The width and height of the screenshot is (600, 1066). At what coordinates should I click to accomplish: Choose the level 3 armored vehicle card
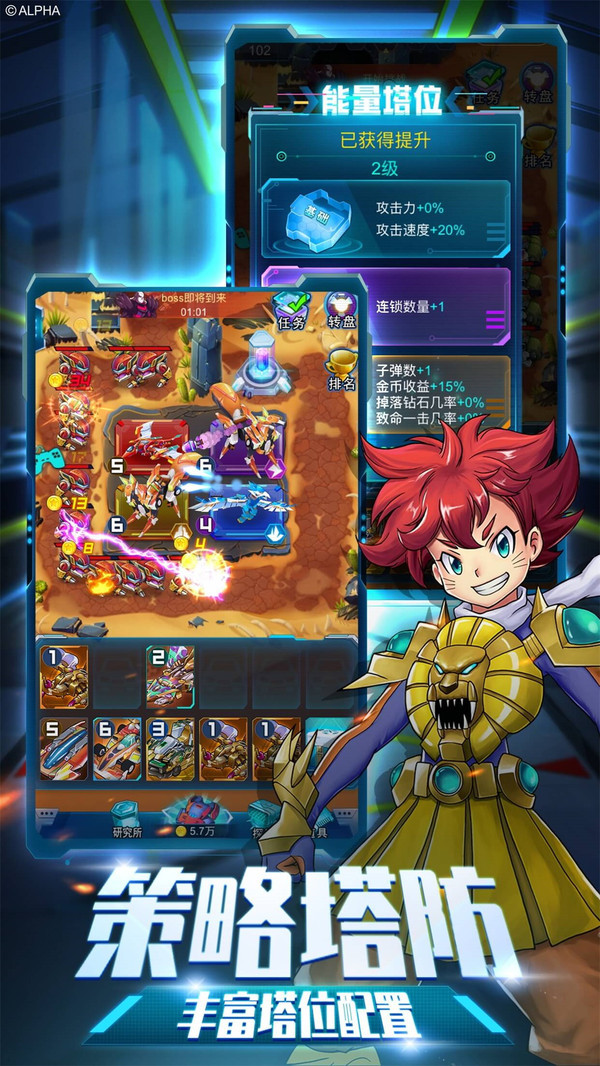(x=171, y=748)
